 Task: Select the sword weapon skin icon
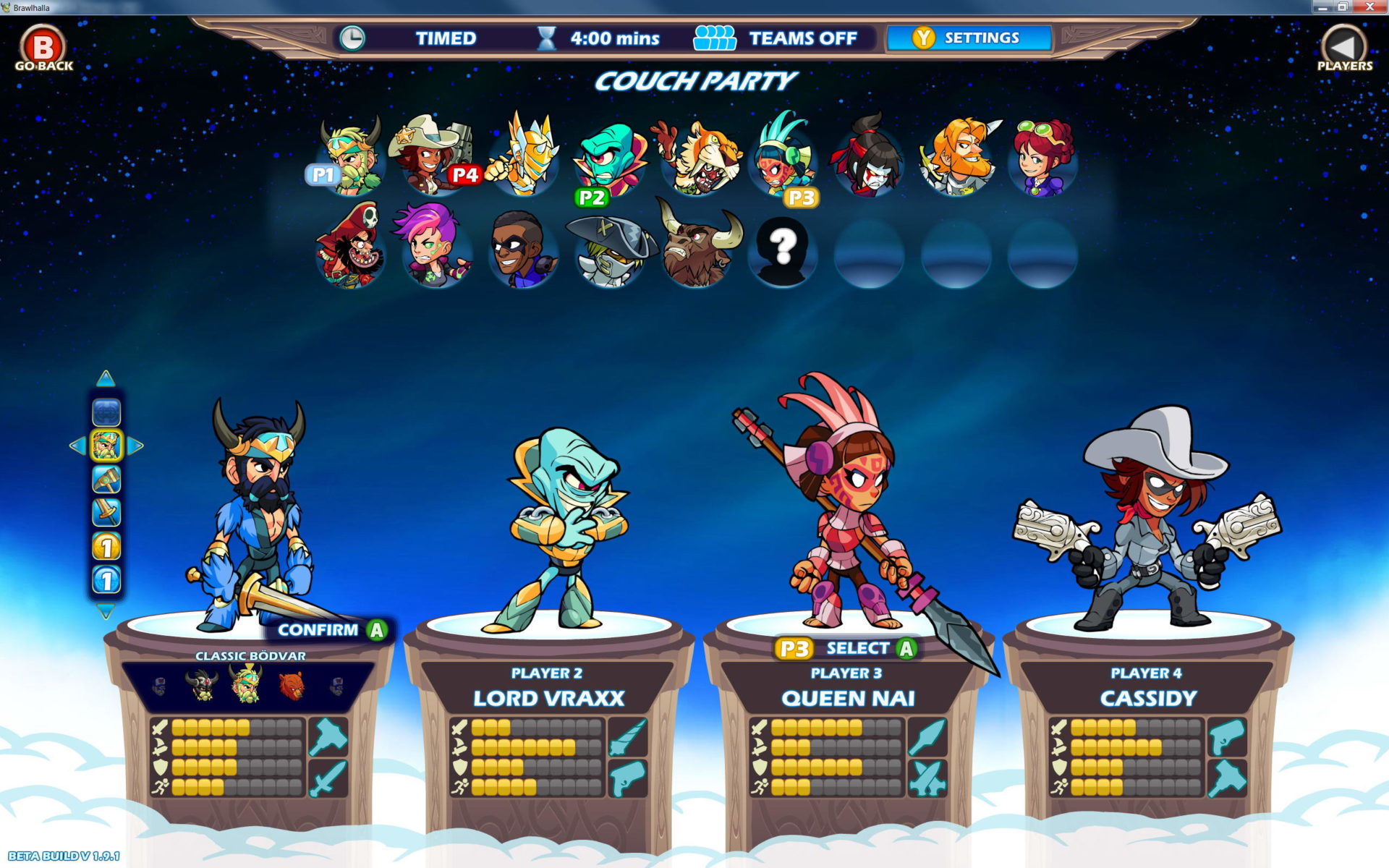click(106, 510)
